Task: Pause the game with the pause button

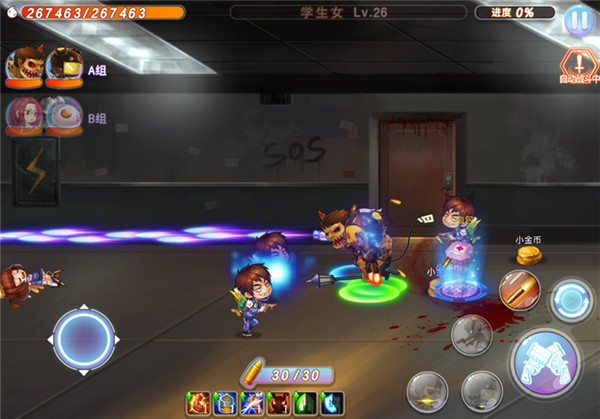Action: 578,20
